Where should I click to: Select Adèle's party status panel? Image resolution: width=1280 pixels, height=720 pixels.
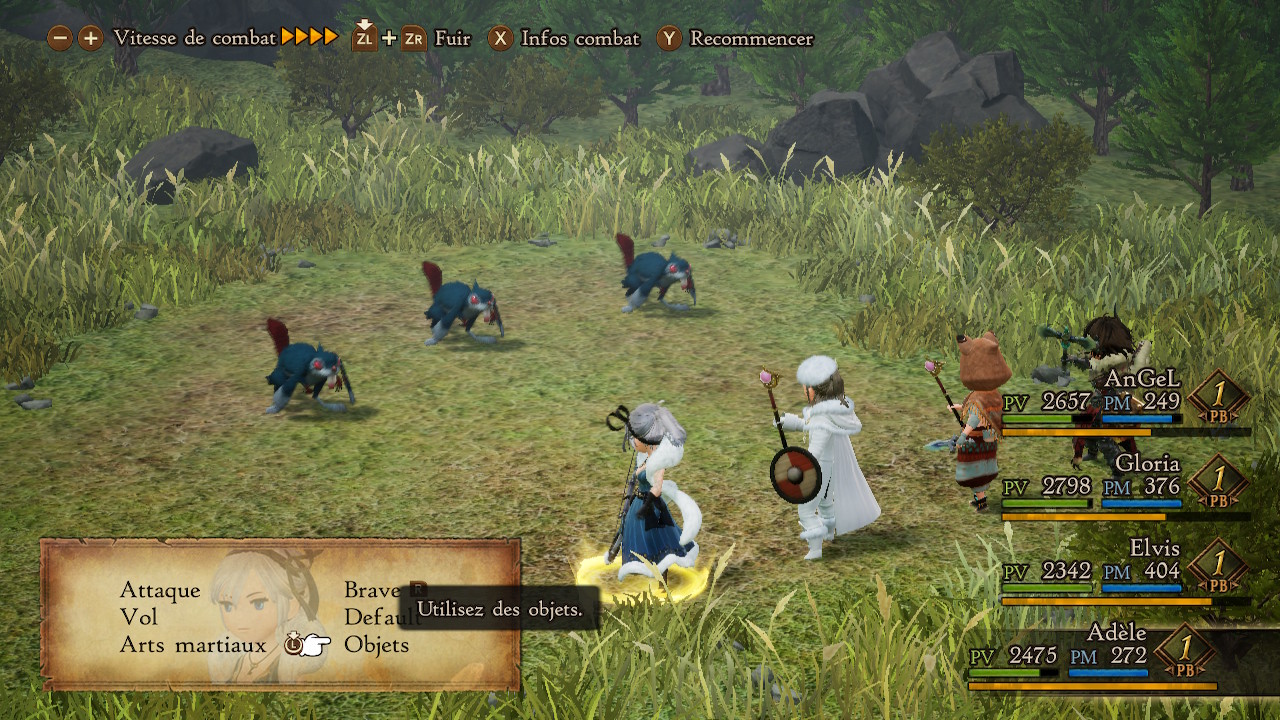tap(1090, 656)
